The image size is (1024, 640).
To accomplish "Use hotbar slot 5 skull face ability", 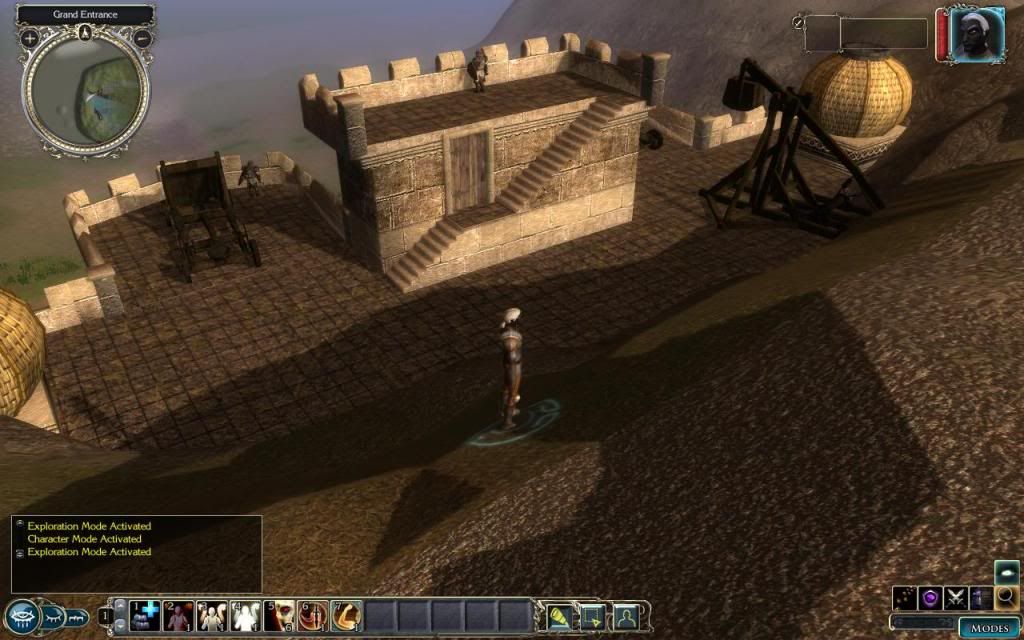I will point(279,616).
